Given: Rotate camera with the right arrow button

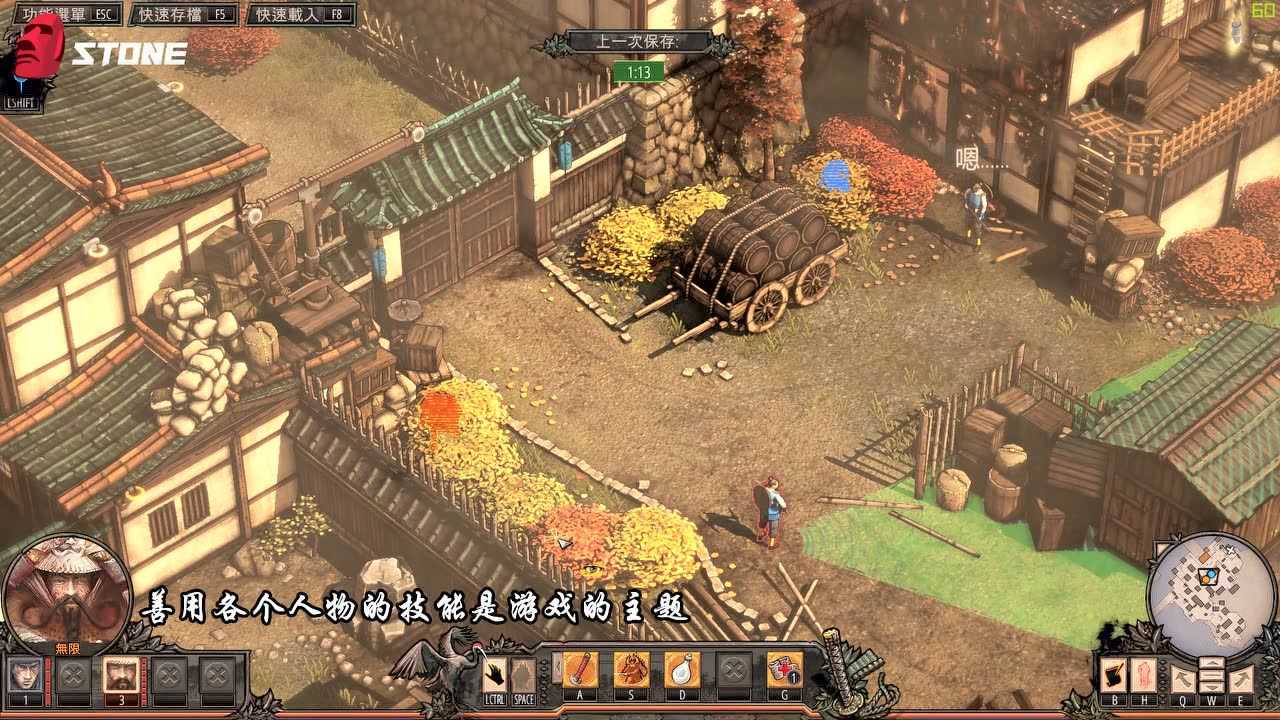Looking at the screenshot, I should [1239, 678].
